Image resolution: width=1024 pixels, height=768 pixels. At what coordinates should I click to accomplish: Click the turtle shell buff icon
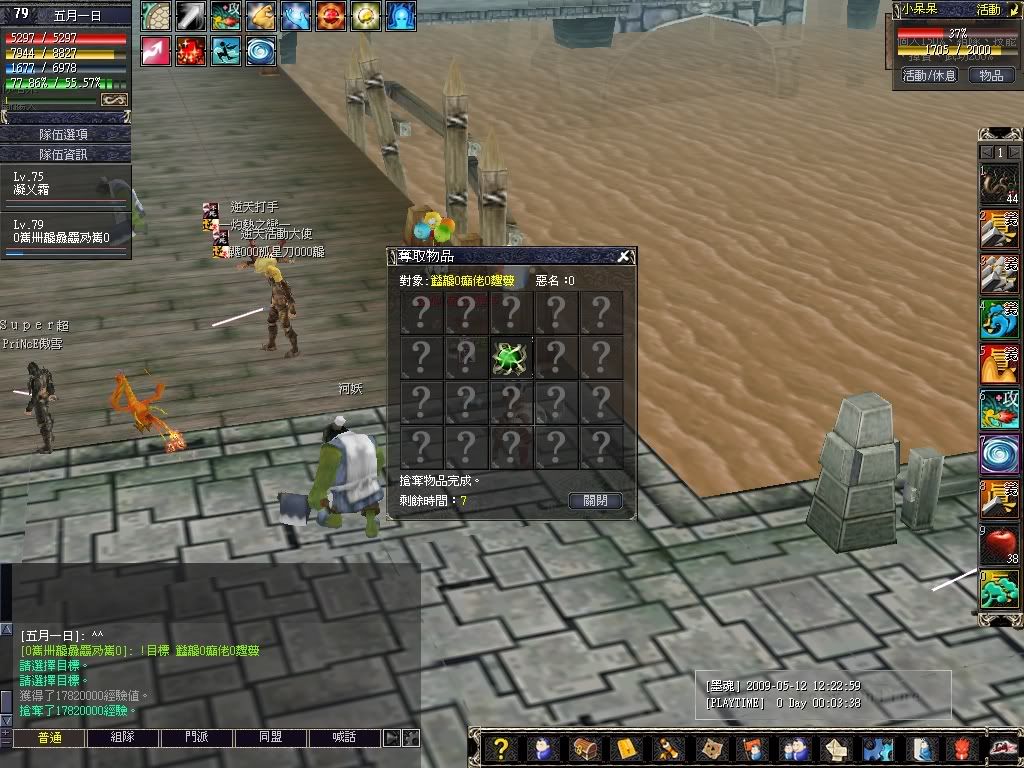coord(155,16)
